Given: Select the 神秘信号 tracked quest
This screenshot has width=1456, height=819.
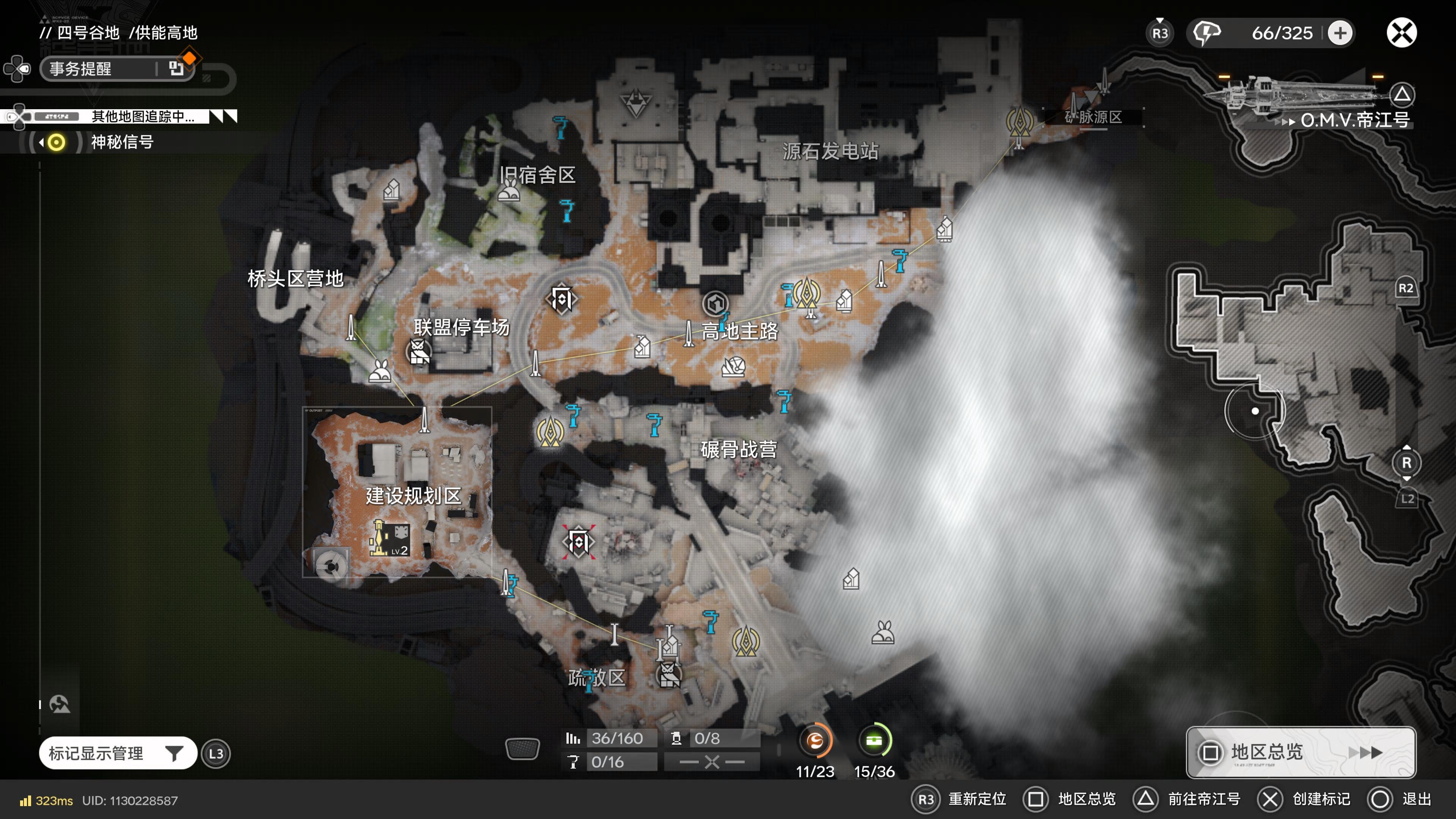Looking at the screenshot, I should 122,142.
